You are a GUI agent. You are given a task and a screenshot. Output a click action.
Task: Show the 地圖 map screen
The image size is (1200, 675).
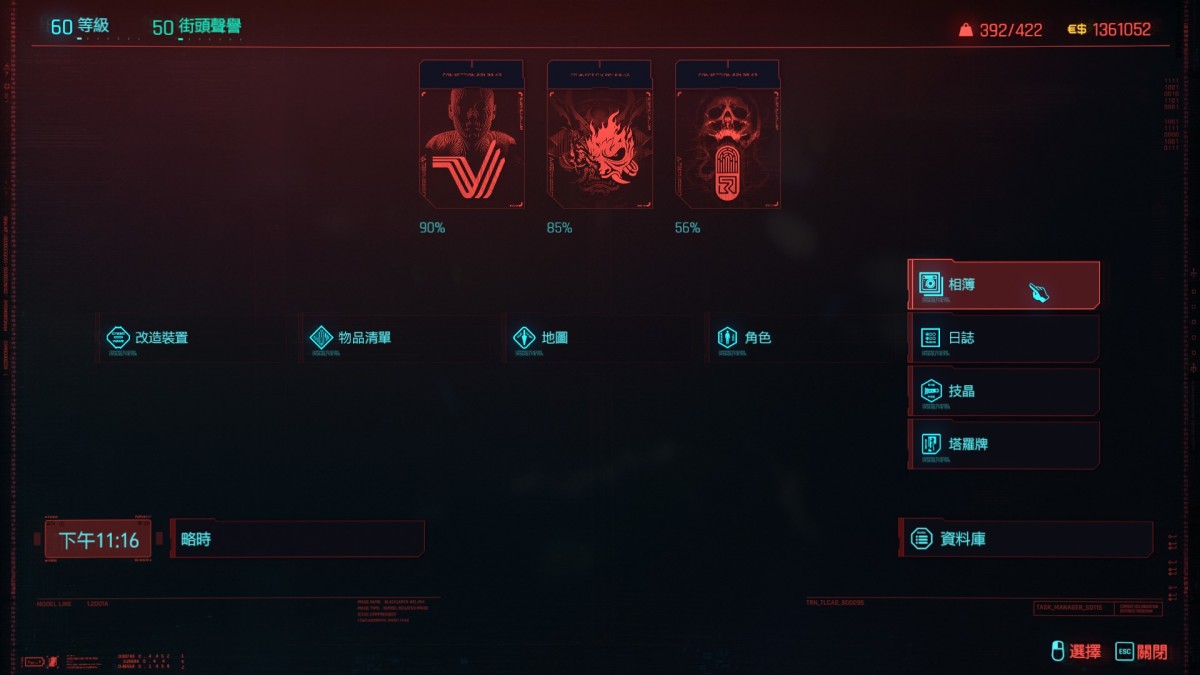coord(553,338)
